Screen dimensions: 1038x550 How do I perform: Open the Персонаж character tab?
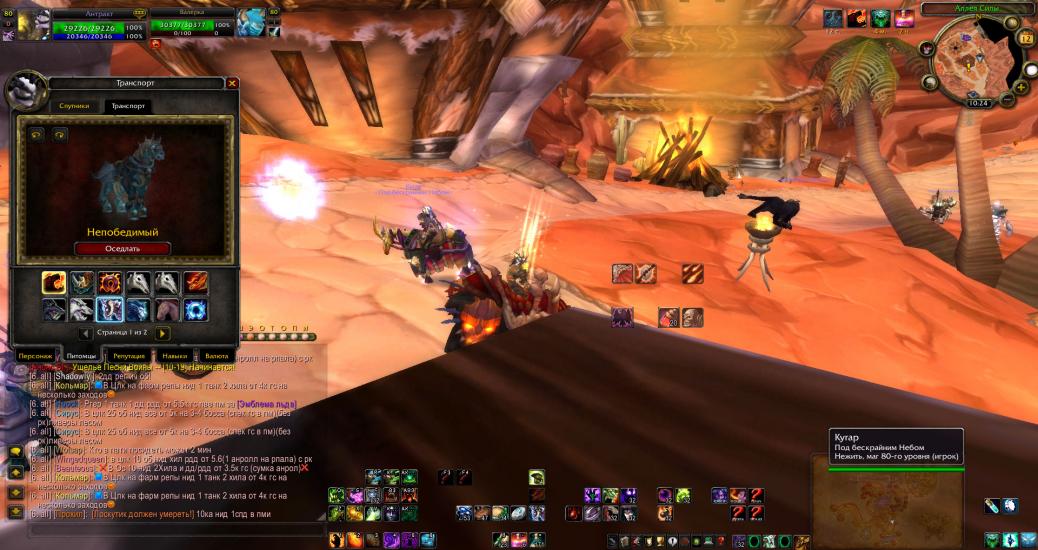pos(35,355)
